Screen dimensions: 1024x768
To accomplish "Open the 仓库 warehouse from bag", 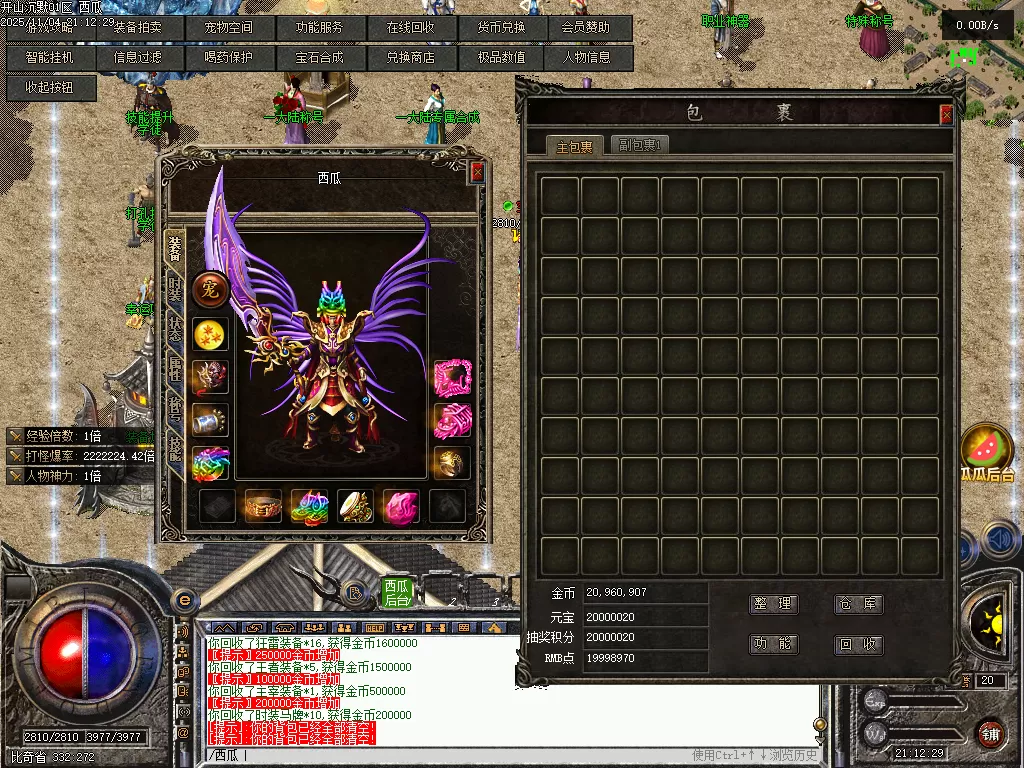I will pyautogui.click(x=859, y=604).
